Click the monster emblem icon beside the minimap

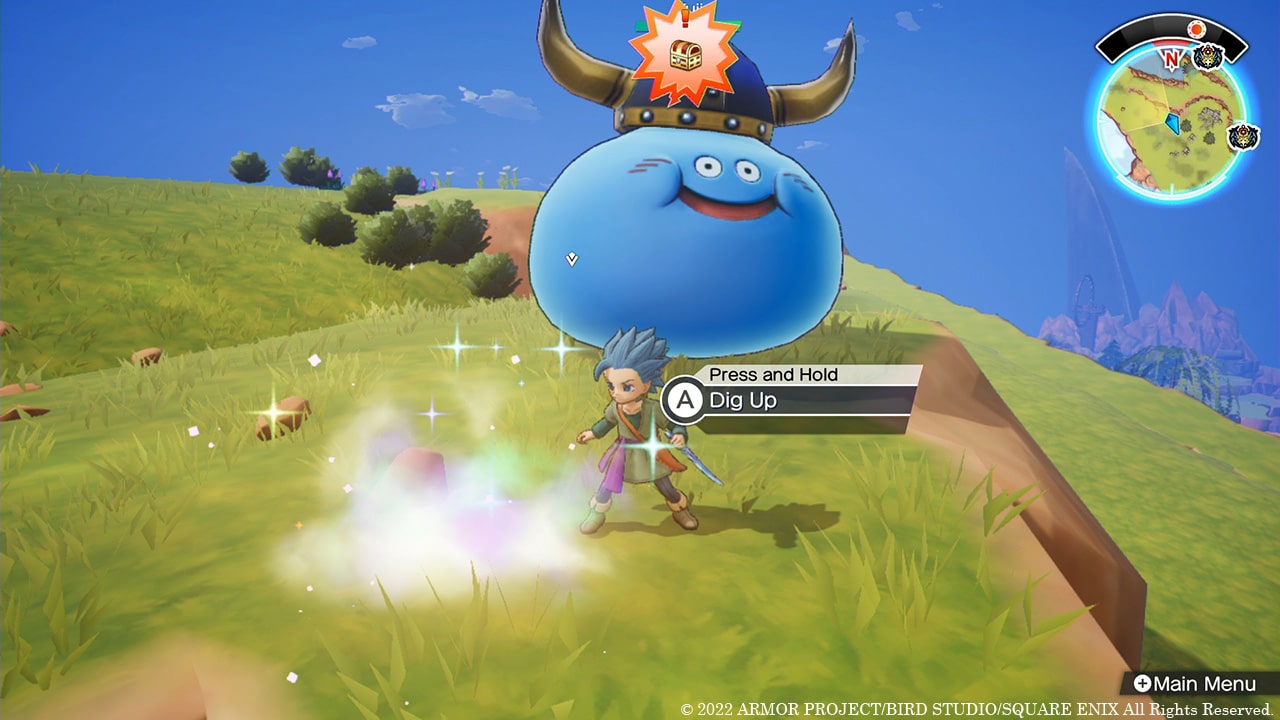(x=1243, y=136)
